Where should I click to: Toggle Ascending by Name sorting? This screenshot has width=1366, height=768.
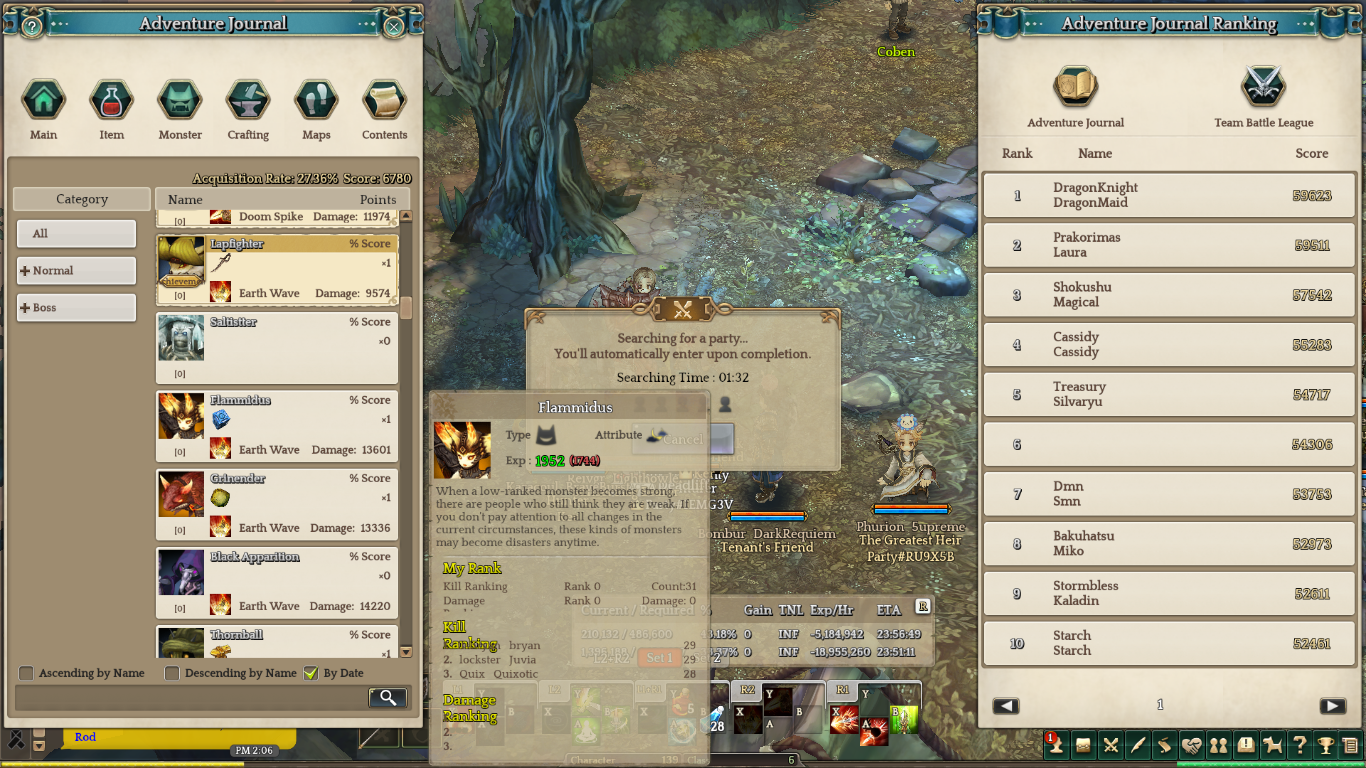[x=27, y=673]
